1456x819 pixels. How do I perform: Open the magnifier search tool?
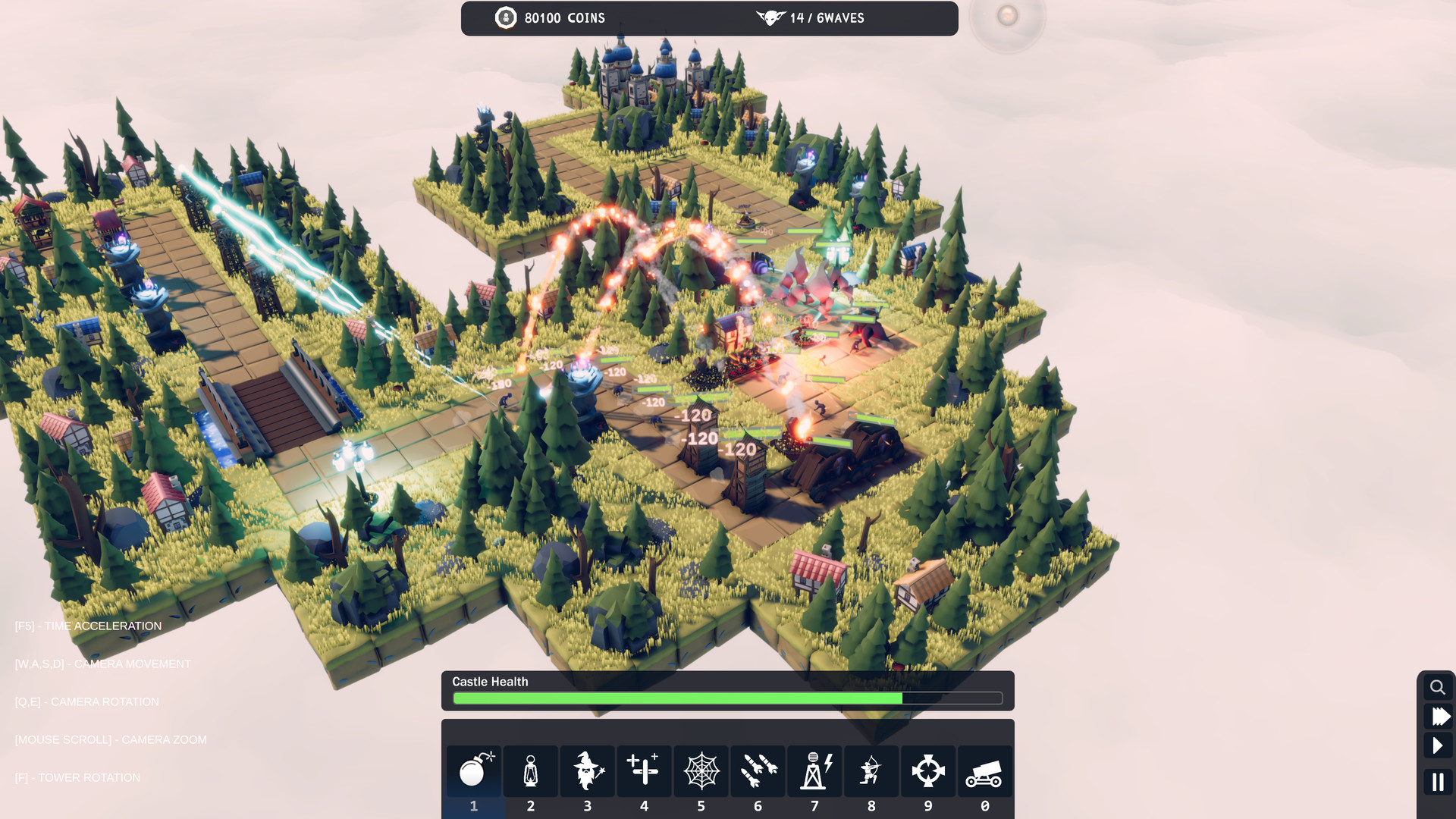[1438, 686]
